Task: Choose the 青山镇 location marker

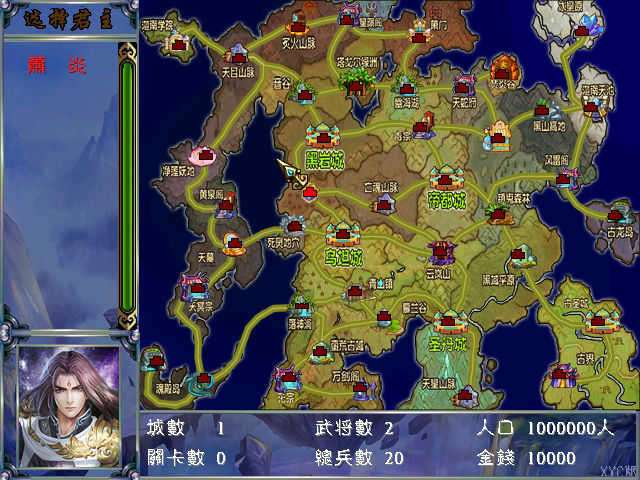Action: point(356,291)
